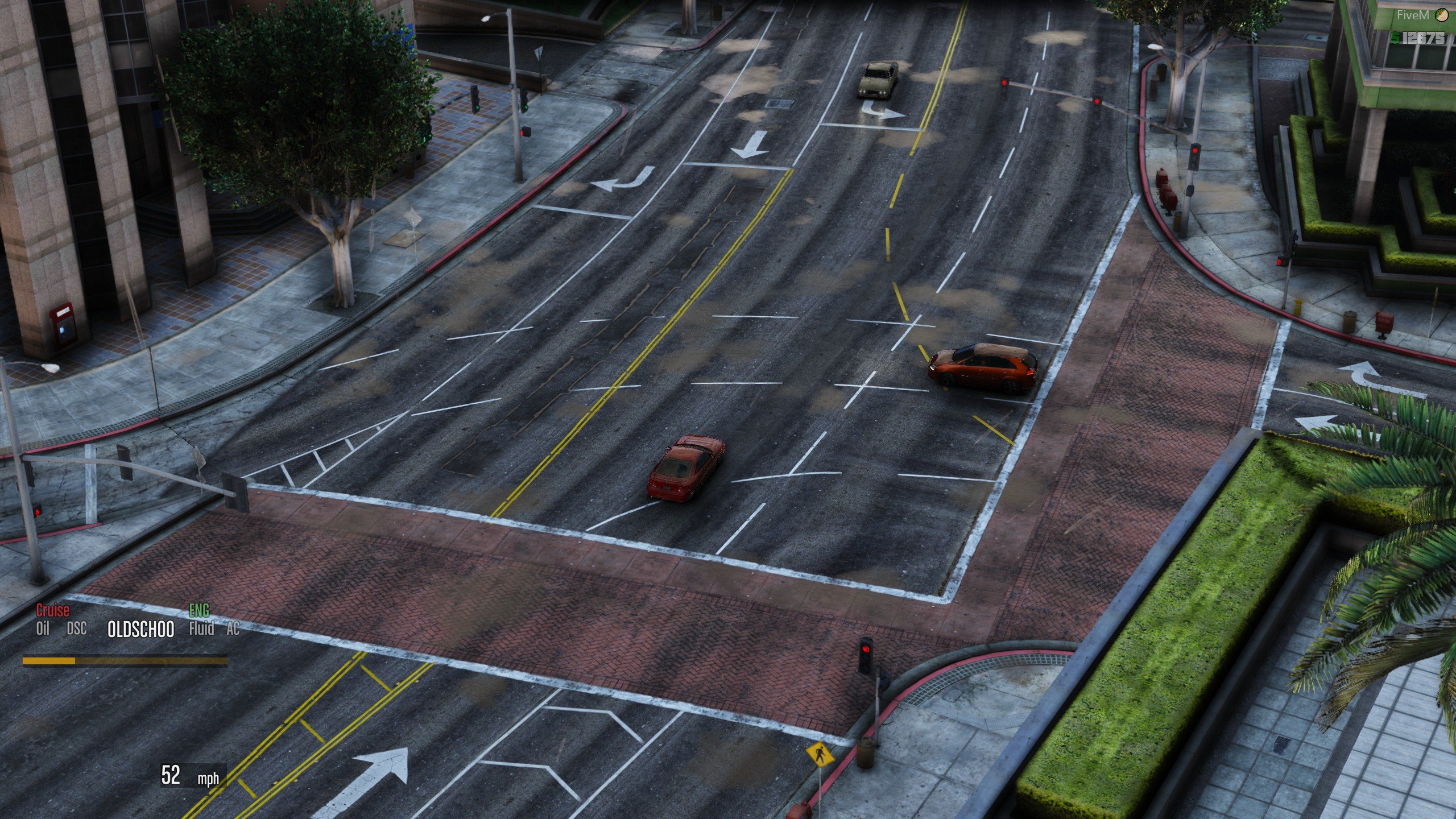The image size is (1456, 819).
Task: Toggle the Cruise indicator
Action: [x=53, y=611]
